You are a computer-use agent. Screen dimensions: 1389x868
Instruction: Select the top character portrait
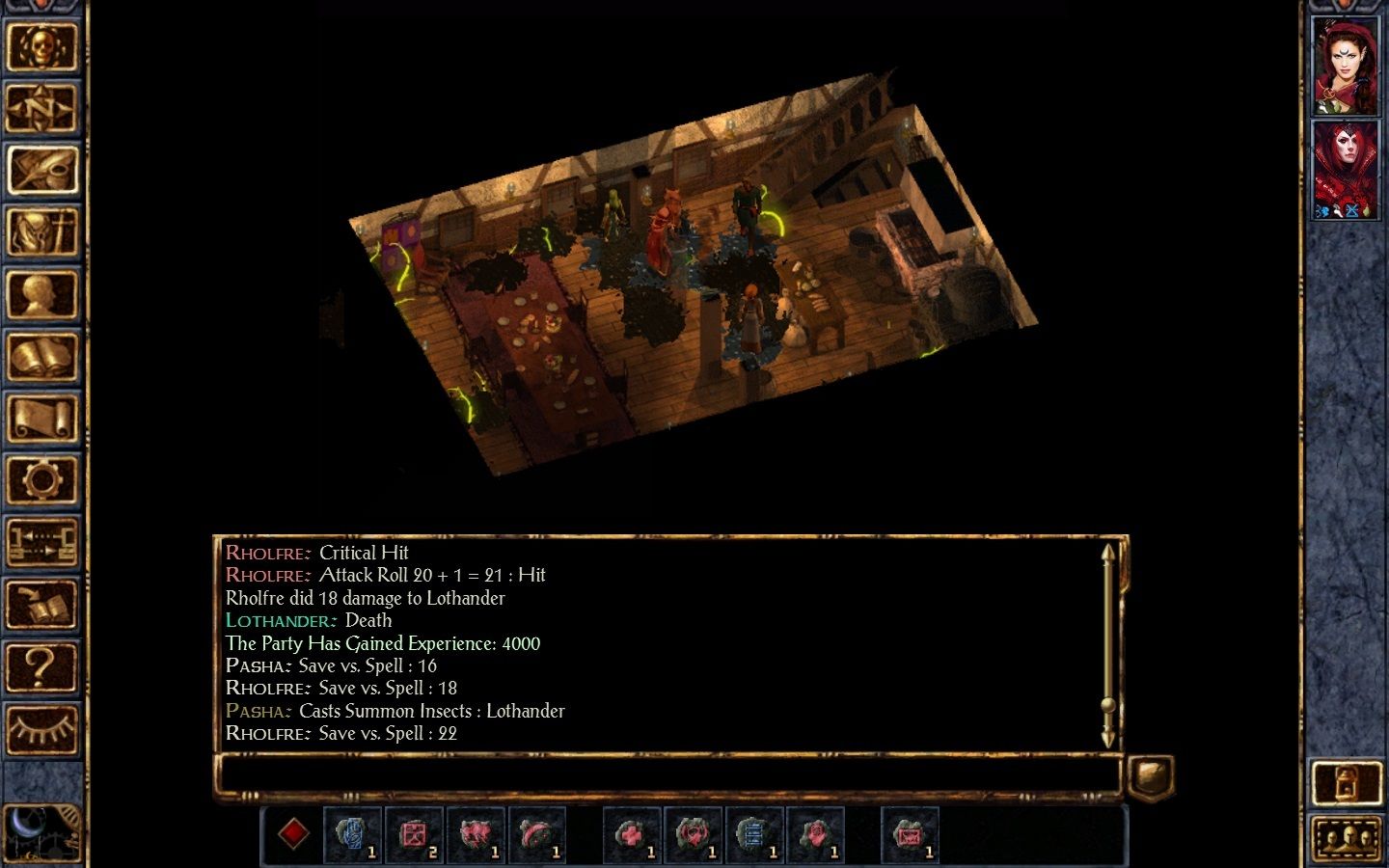tap(1346, 63)
